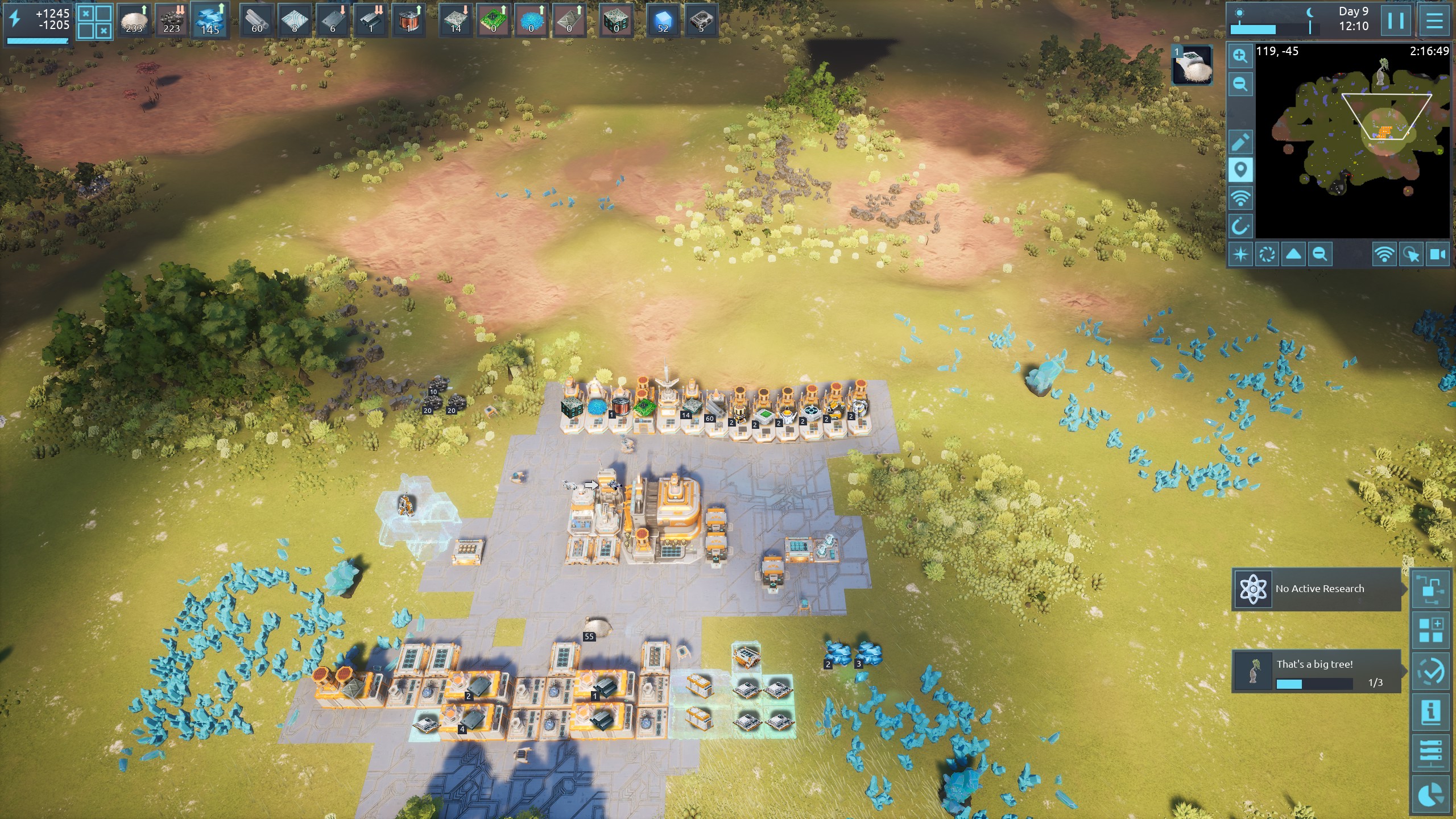The image size is (1456, 819).
Task: Click the compass star button below minimap
Action: [1240, 254]
